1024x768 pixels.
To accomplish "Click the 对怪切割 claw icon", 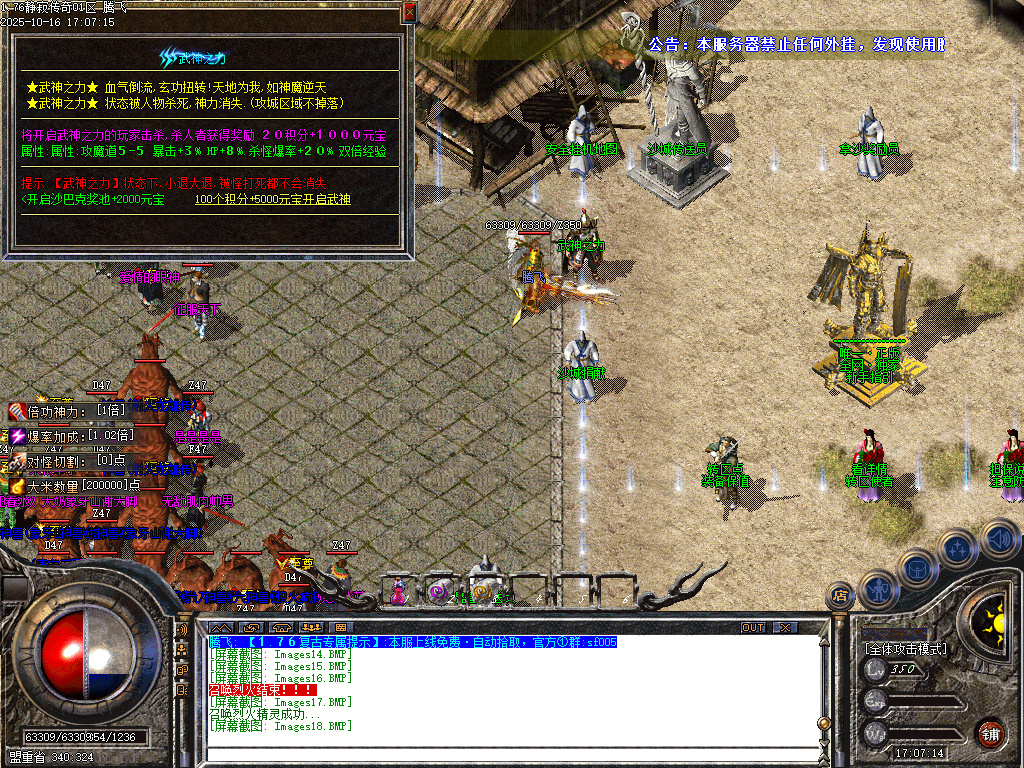I will pyautogui.click(x=19, y=461).
